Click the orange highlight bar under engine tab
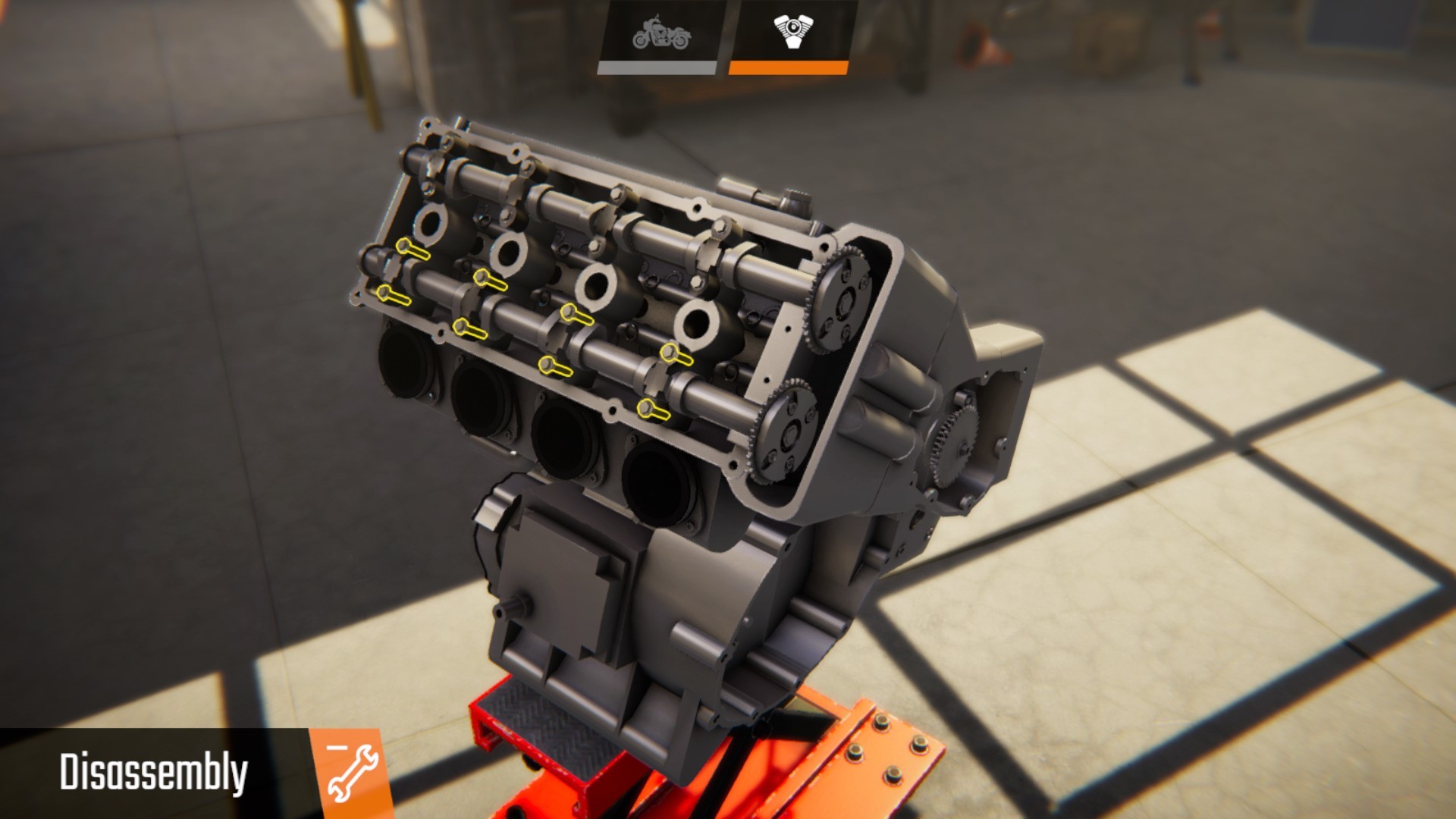The height and width of the screenshot is (819, 1456). coord(789,67)
